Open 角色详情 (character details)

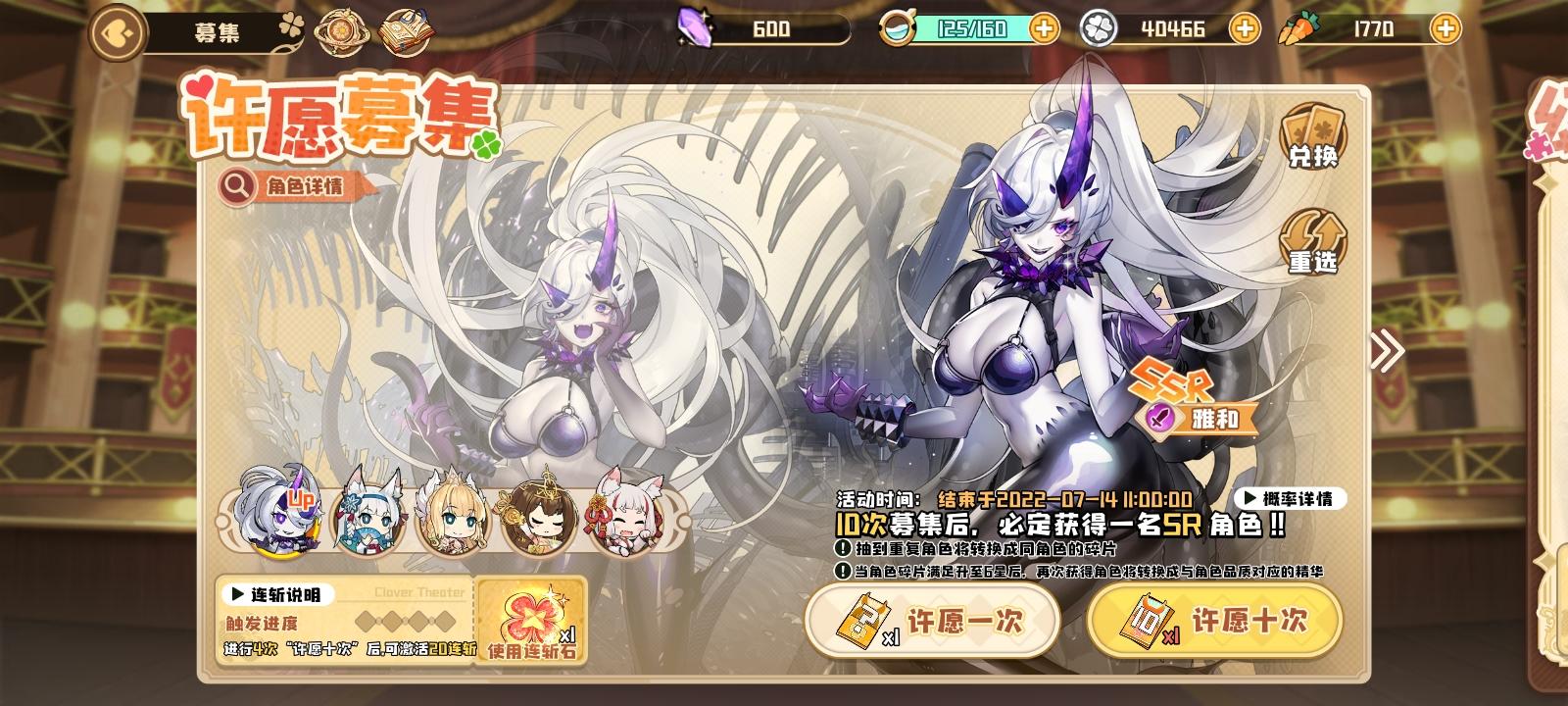(x=291, y=183)
